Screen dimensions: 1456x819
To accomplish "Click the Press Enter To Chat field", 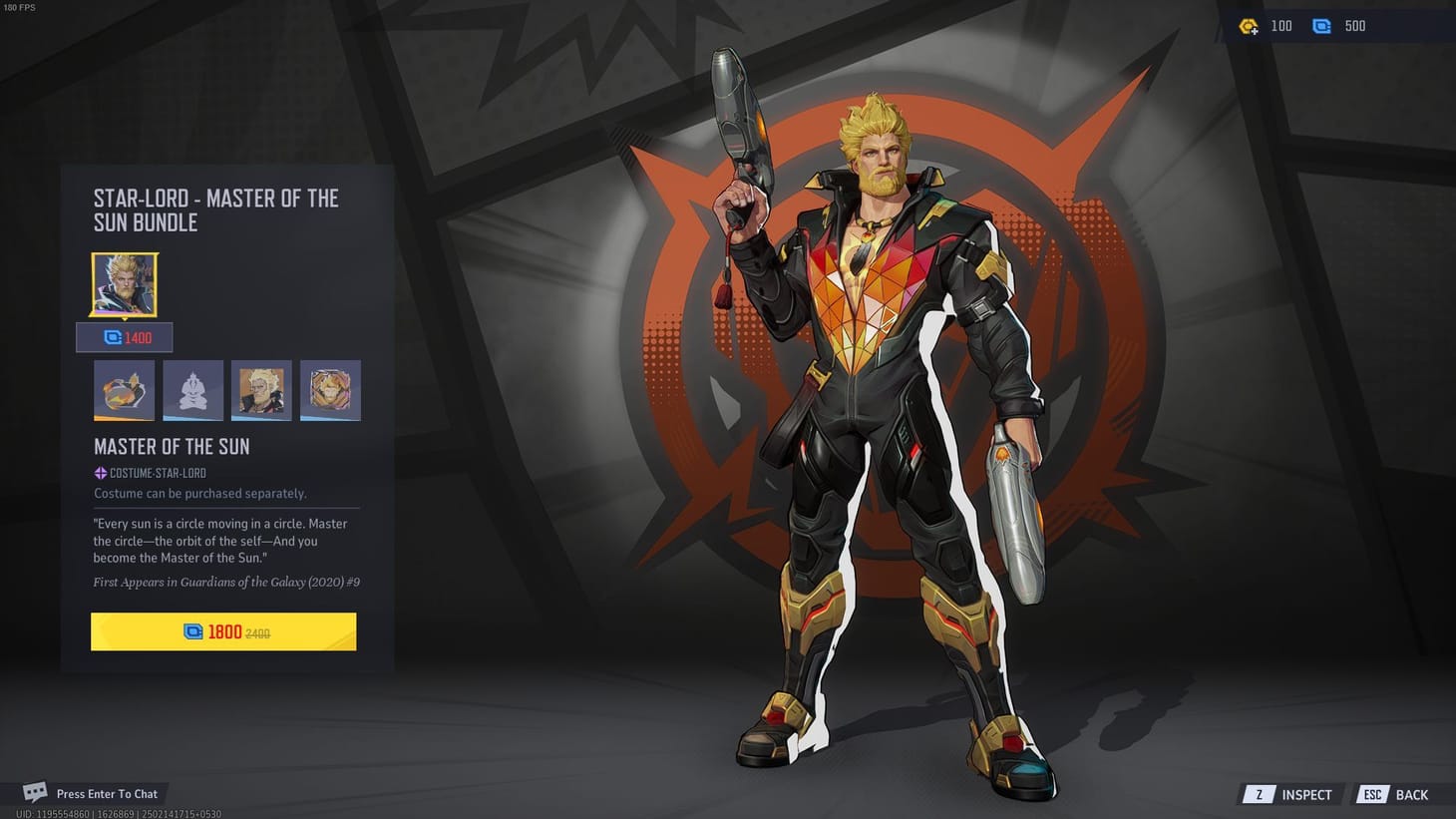I will click(109, 793).
